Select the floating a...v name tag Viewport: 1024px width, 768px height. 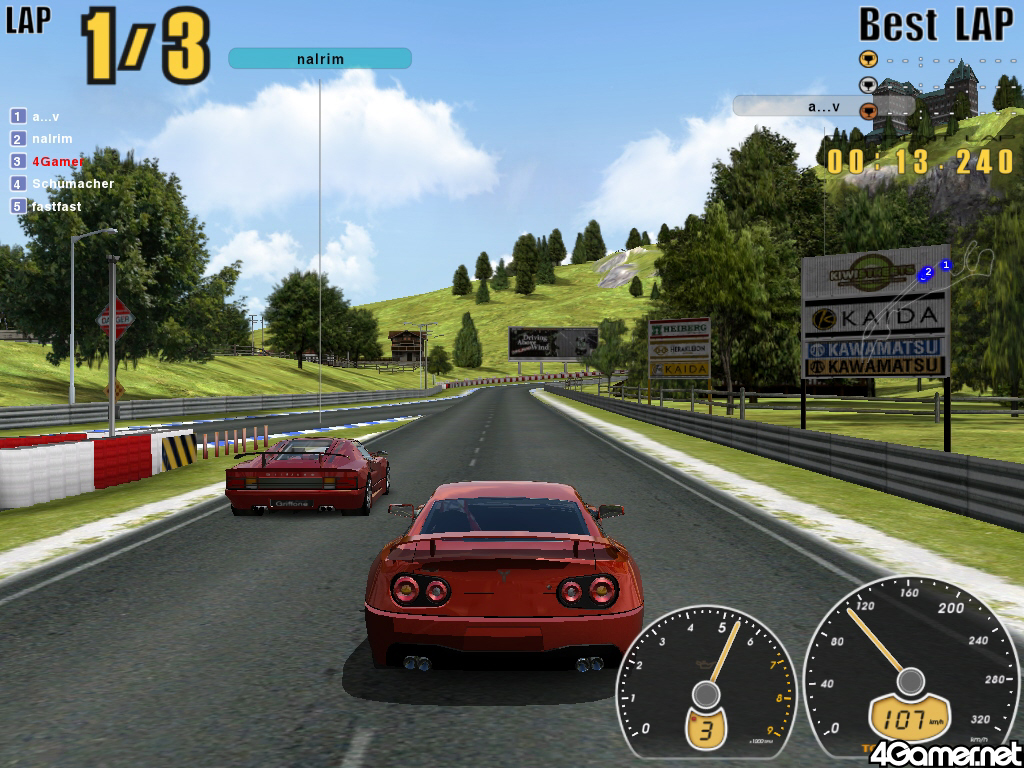(x=823, y=106)
